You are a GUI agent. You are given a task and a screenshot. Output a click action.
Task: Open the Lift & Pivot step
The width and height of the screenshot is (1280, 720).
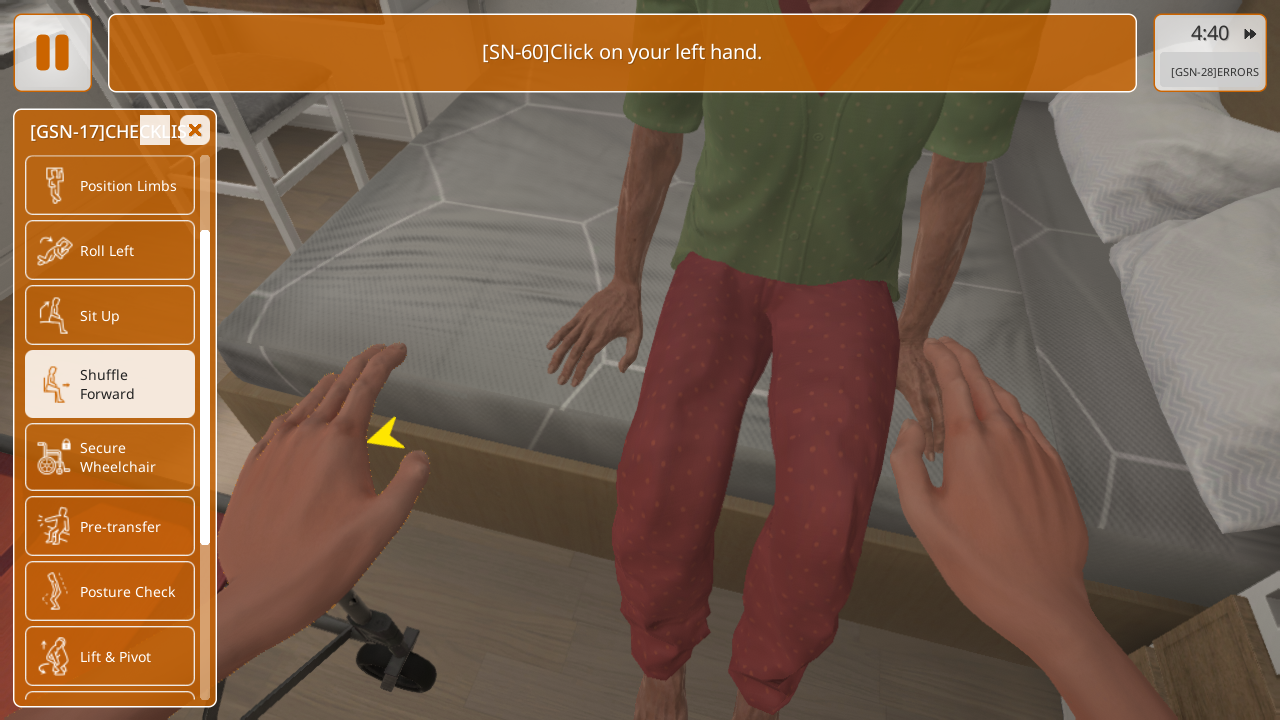(x=110, y=656)
